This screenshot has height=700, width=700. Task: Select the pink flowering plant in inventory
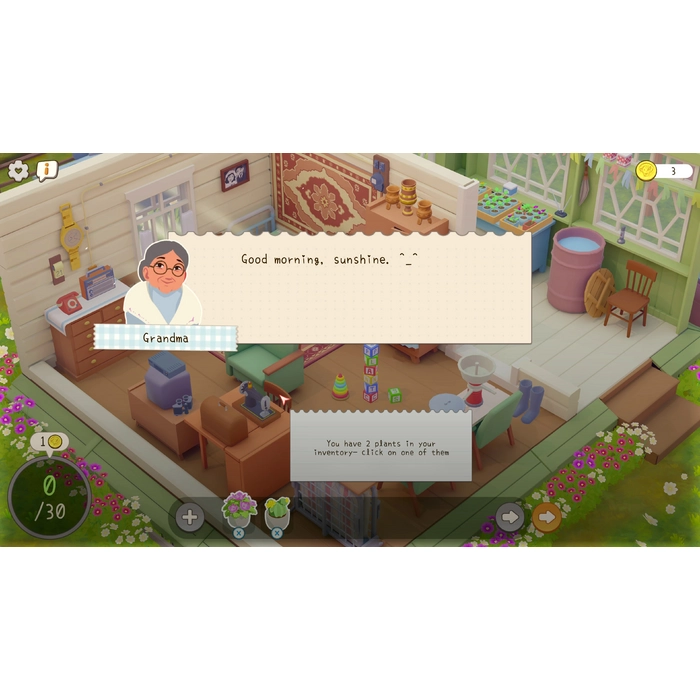click(x=239, y=508)
